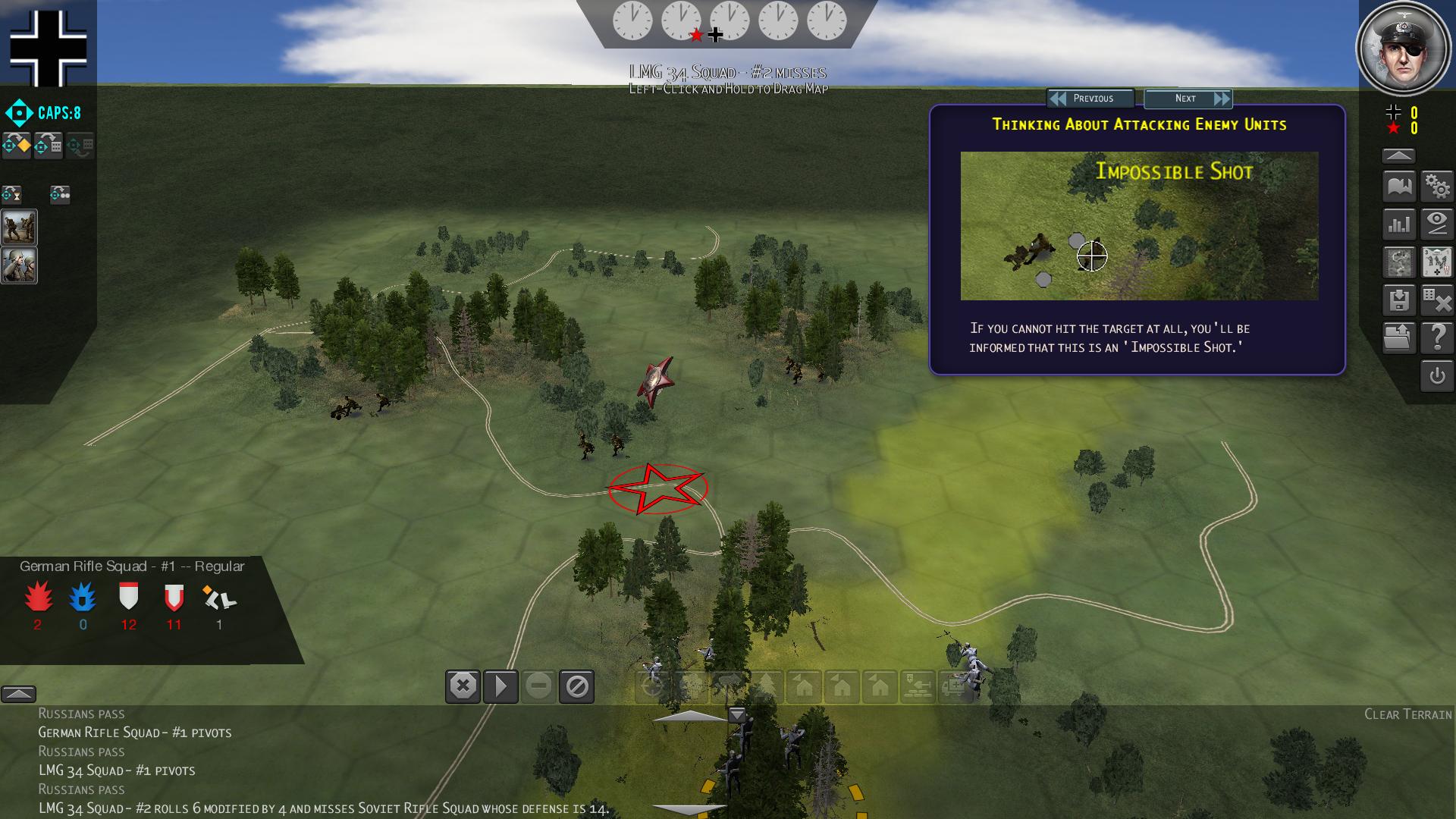Load a game with the folder icon
The image size is (1456, 819).
coord(1399,337)
